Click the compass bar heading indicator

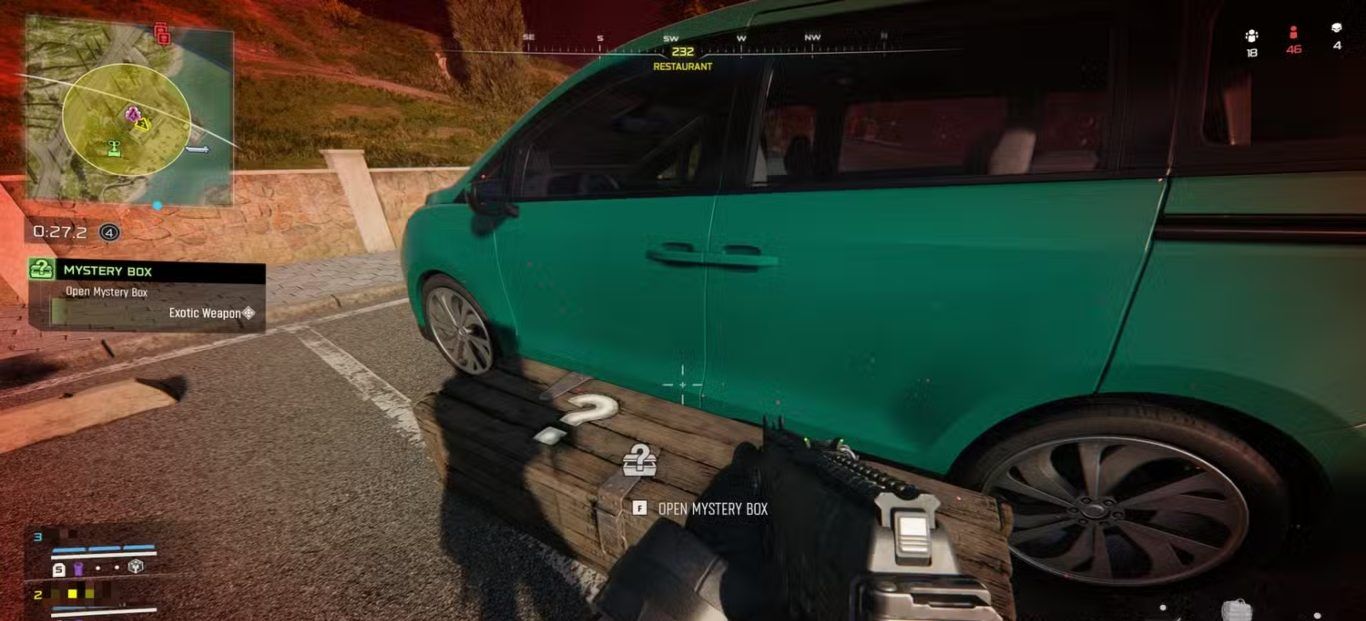coord(683,52)
